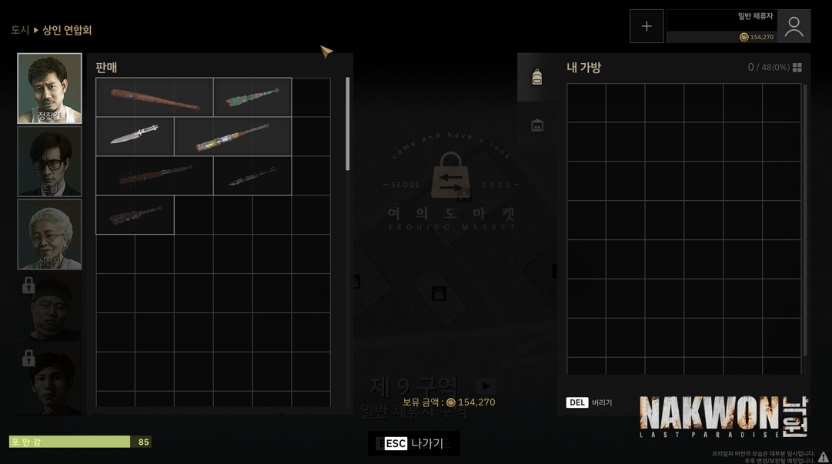Screen dimensions: 832x464
Task: Choose the teal-wrapped club in the shop
Action: [x=252, y=98]
